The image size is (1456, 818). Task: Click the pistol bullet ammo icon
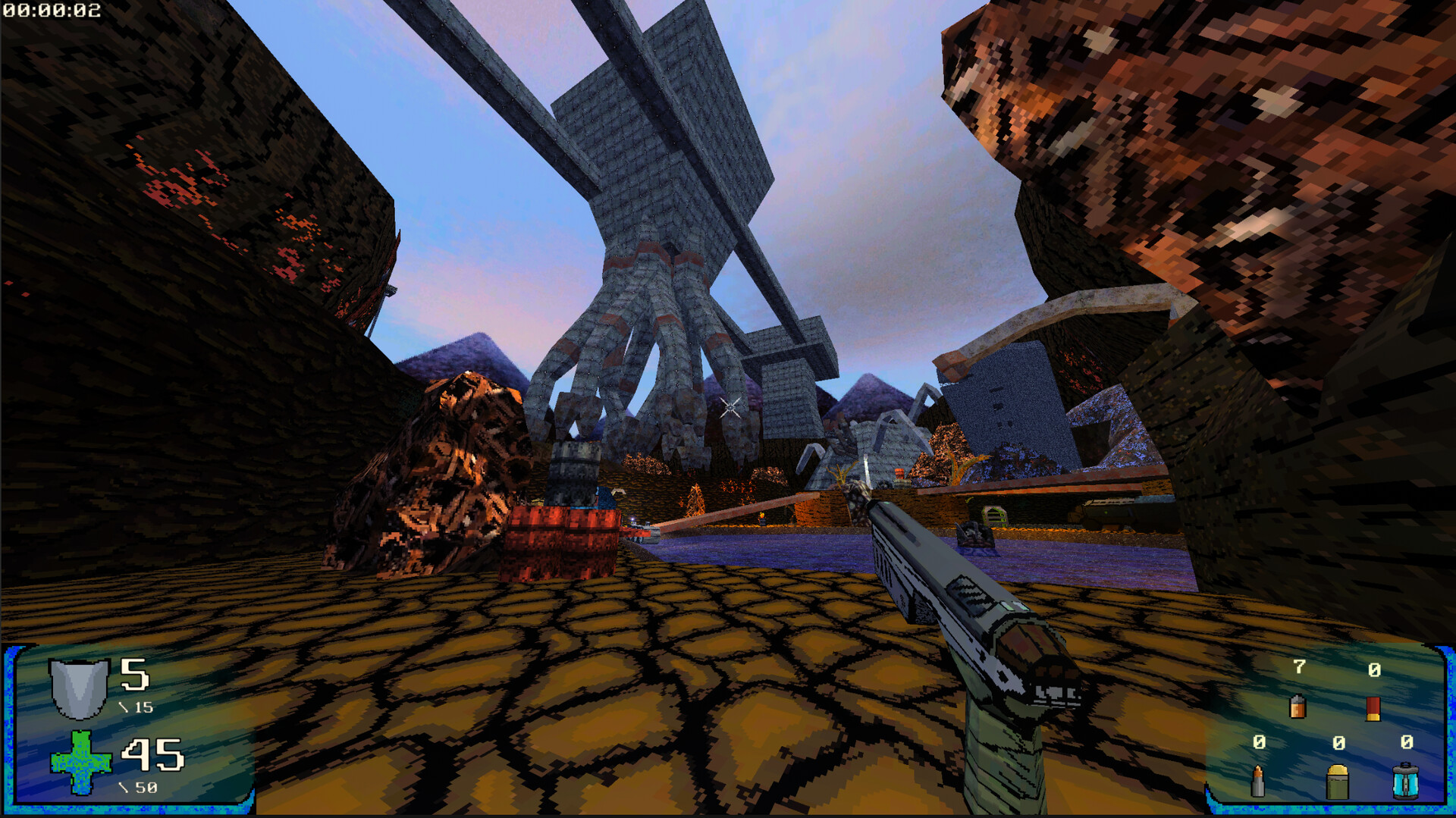[1298, 707]
